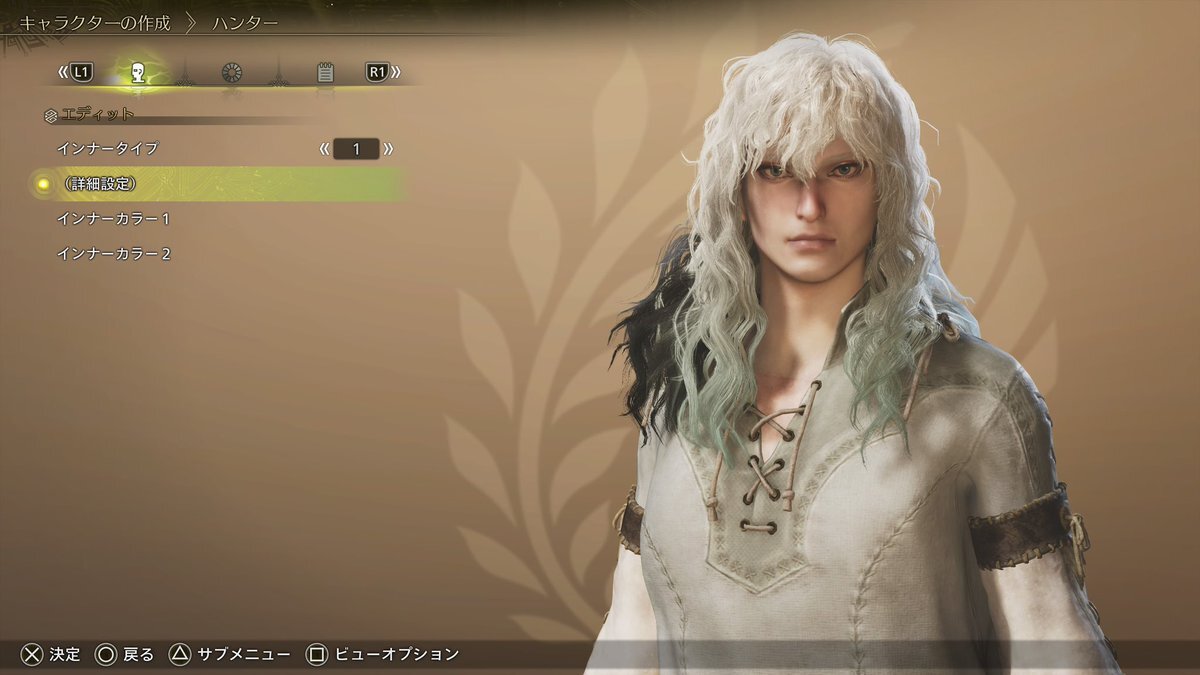
Task: Click the right arrow of インナータイプ stepper
Action: (x=388, y=150)
